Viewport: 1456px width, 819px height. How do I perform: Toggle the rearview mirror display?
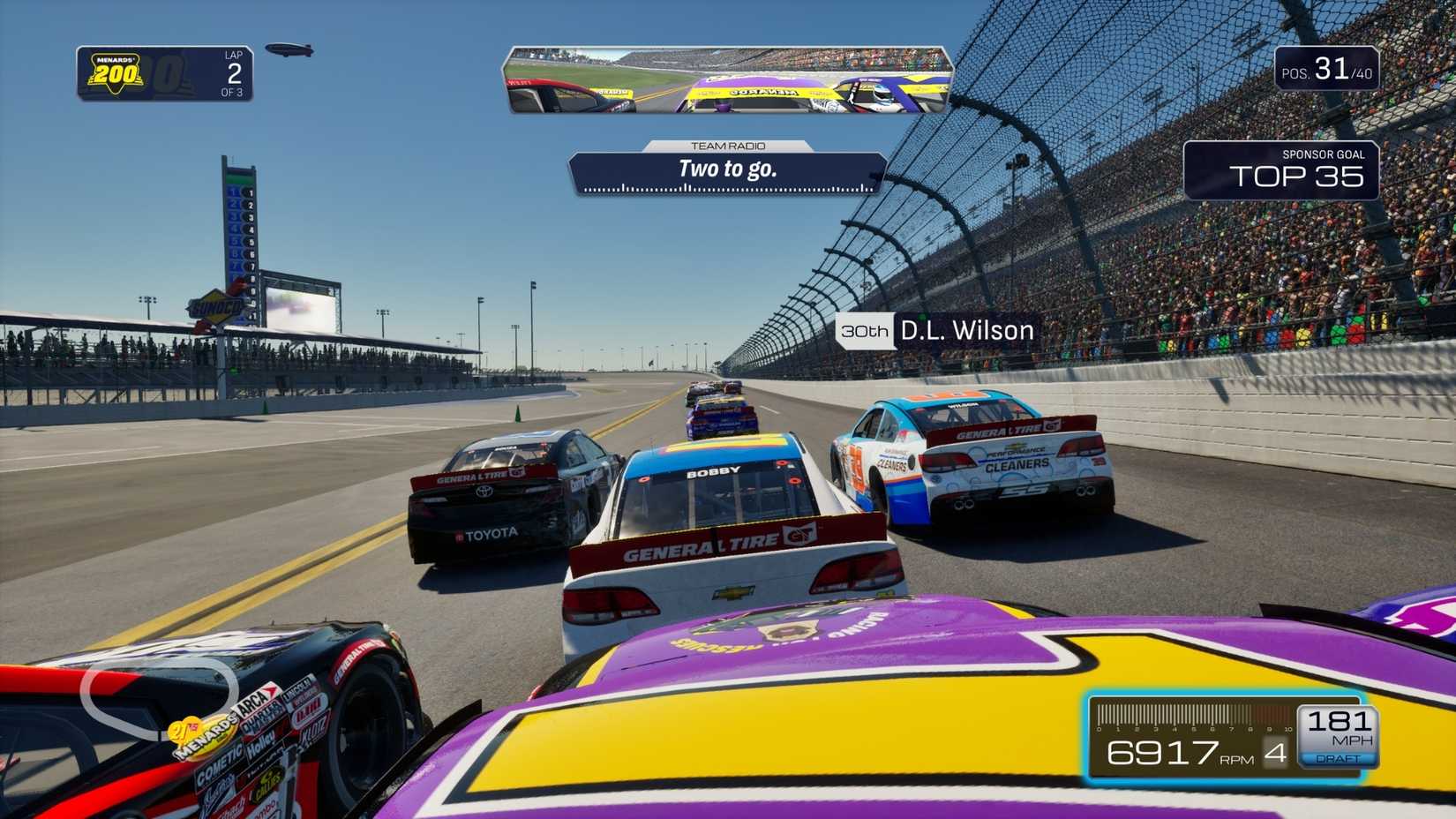[729, 79]
